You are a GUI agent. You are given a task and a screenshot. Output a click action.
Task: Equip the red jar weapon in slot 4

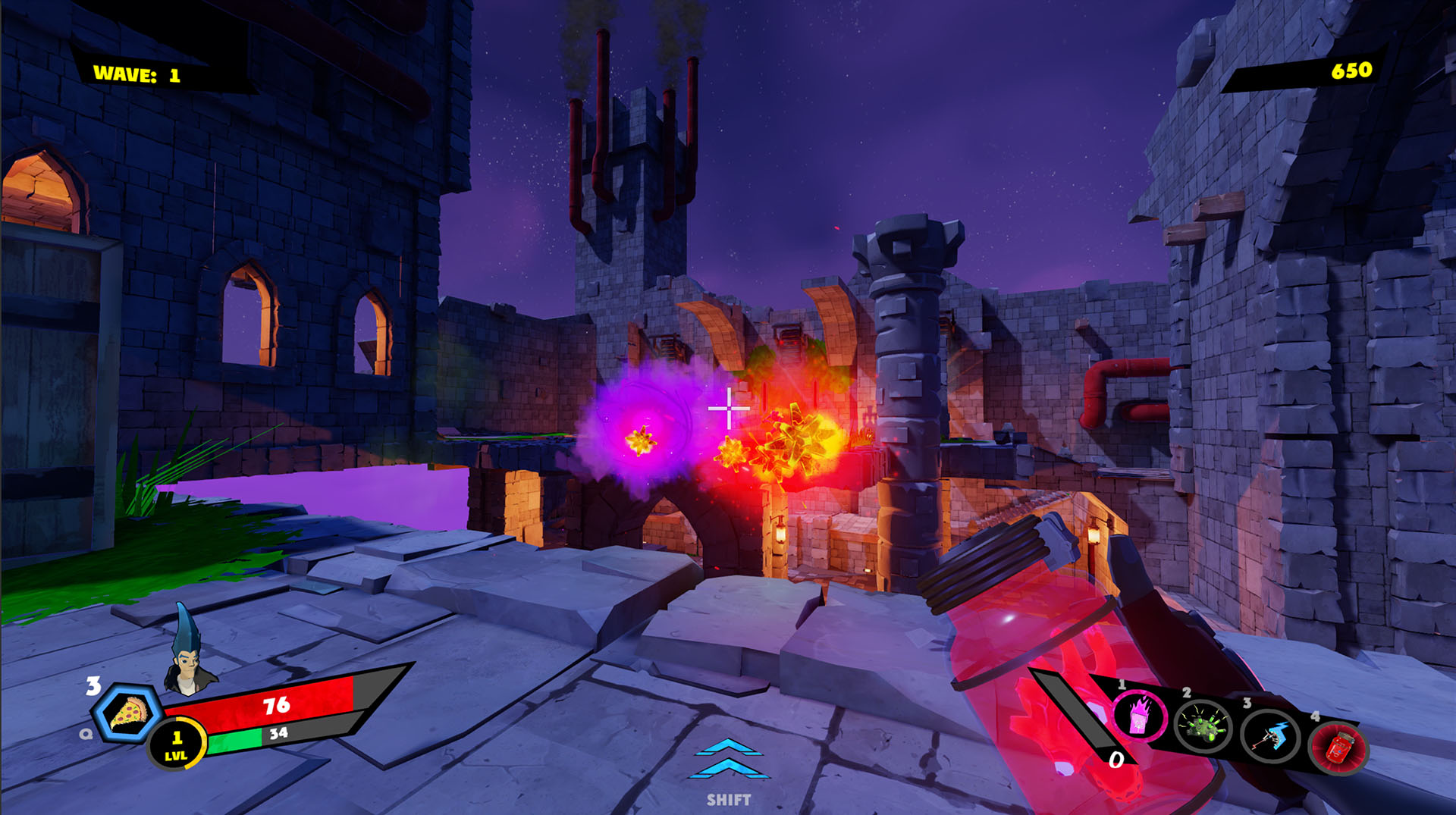[x=1339, y=747]
